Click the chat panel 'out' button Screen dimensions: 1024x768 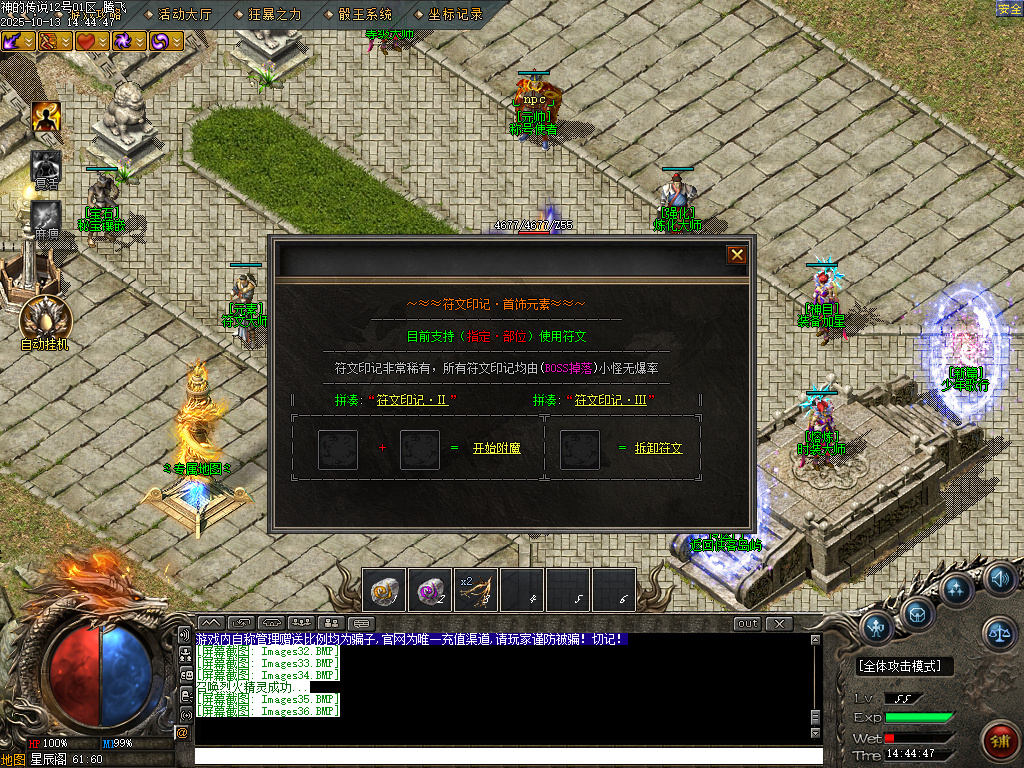(x=747, y=624)
